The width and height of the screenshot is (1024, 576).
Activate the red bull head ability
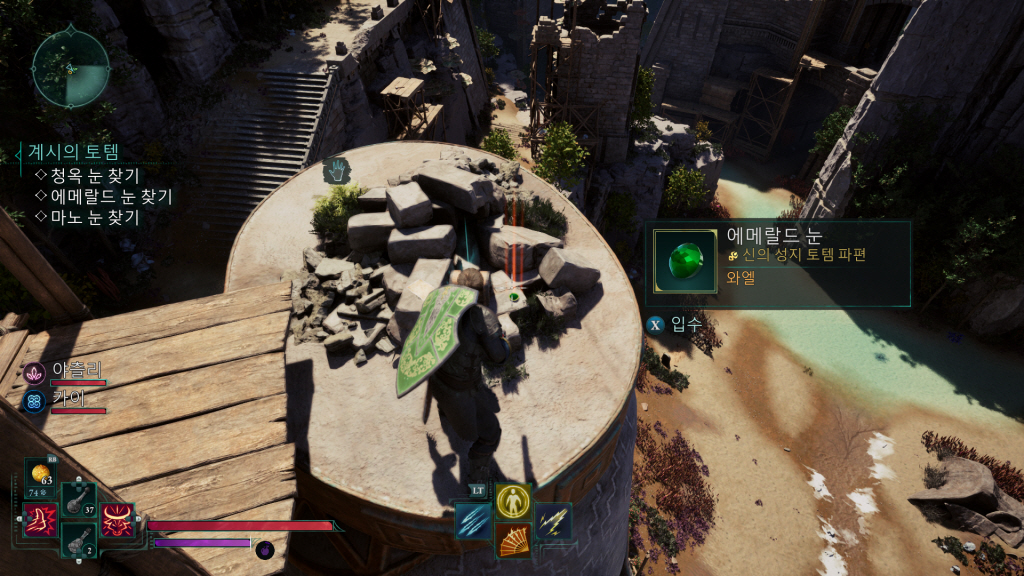(118, 520)
